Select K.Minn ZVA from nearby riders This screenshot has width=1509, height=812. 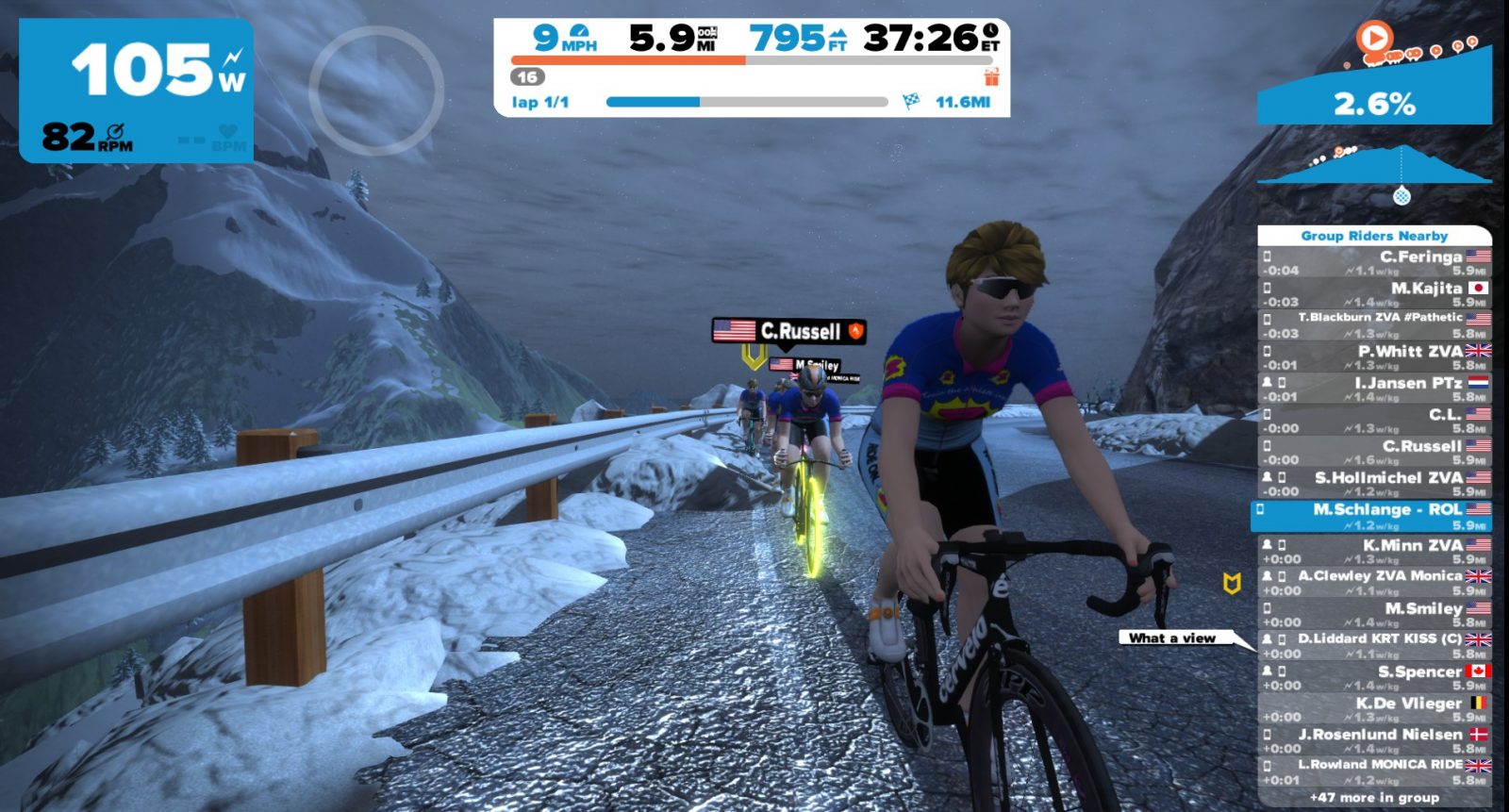pyautogui.click(x=1374, y=551)
